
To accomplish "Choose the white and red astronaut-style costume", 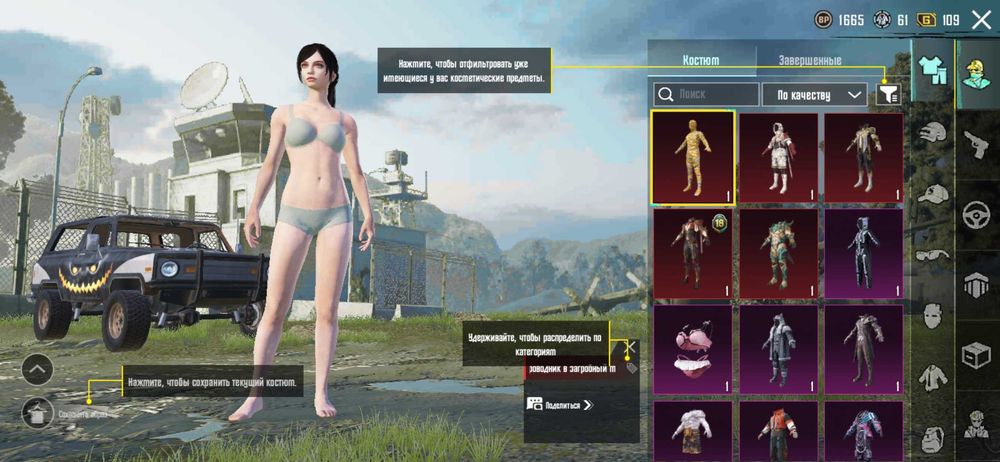I will point(778,157).
